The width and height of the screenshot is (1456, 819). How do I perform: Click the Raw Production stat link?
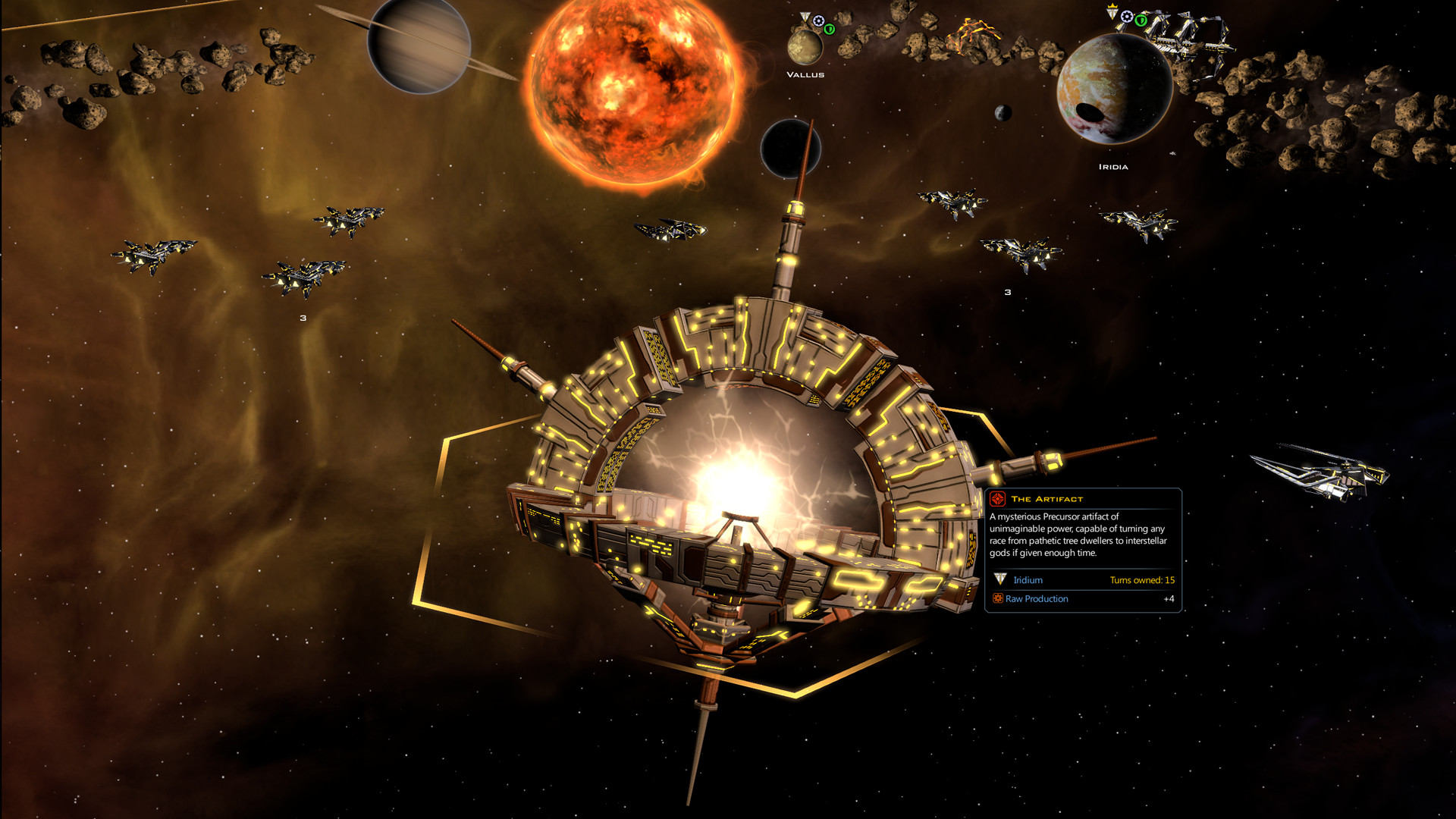(1037, 599)
